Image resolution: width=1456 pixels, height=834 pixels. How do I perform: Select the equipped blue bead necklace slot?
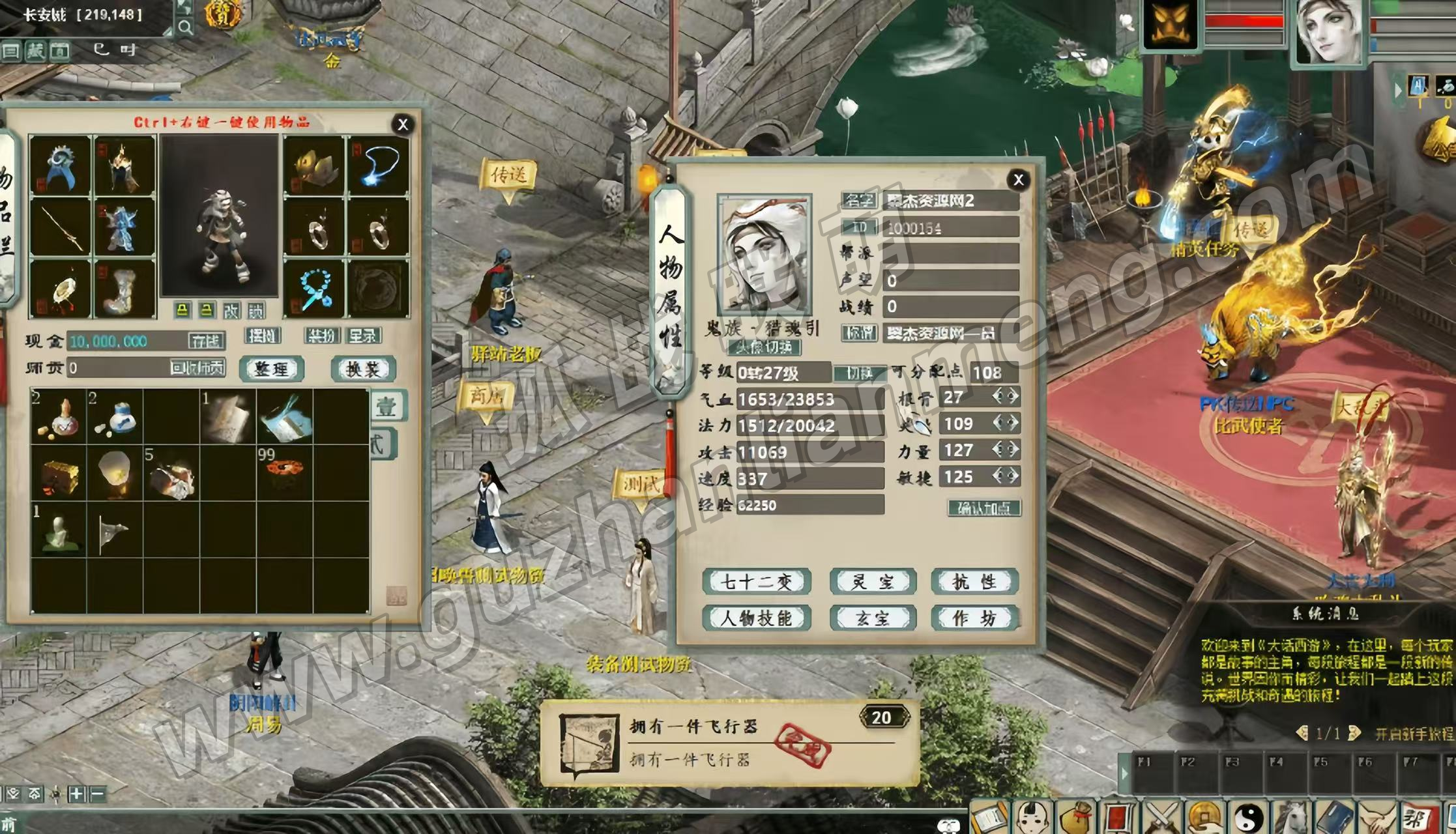[x=314, y=289]
